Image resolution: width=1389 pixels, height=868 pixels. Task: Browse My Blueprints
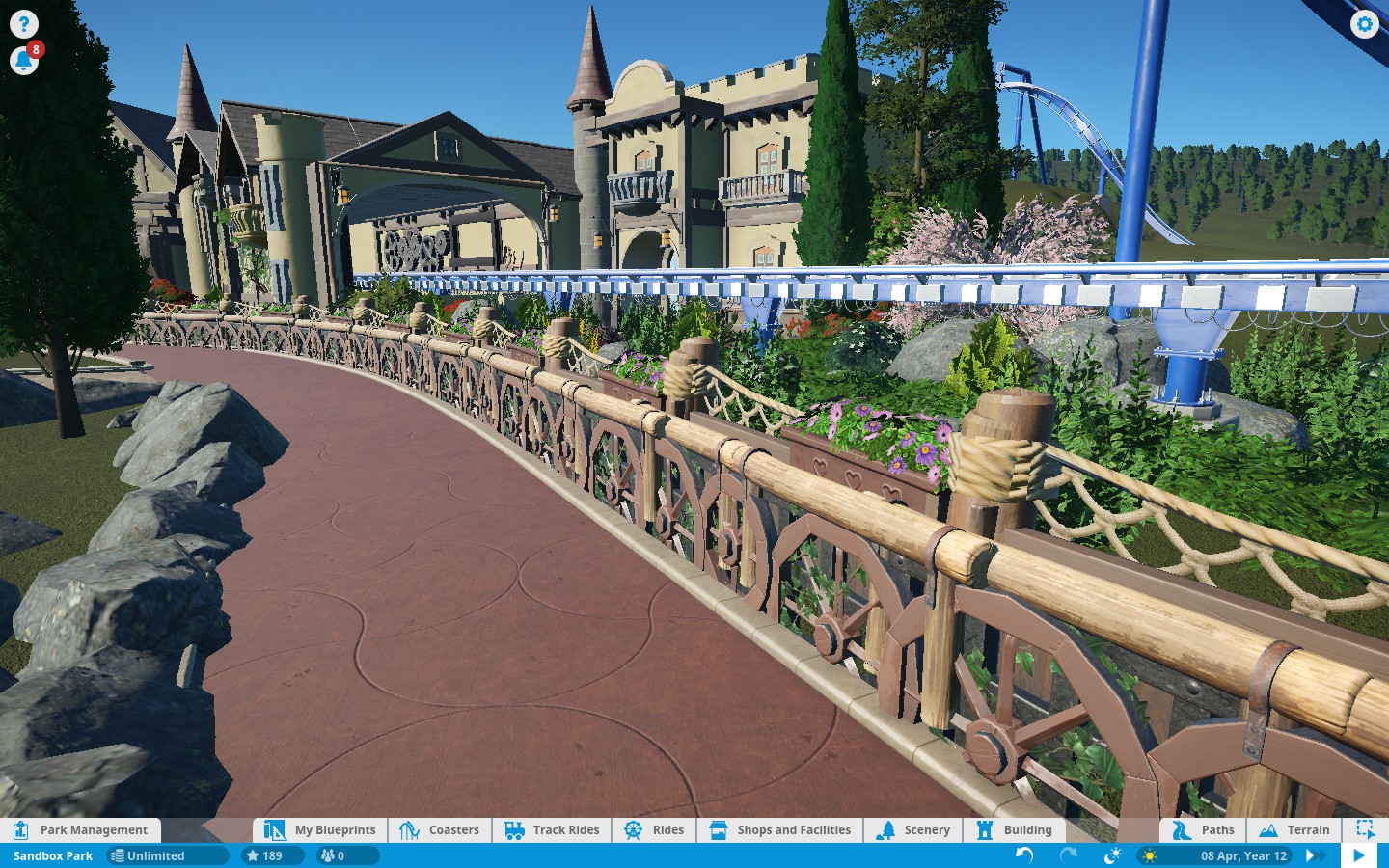320,829
